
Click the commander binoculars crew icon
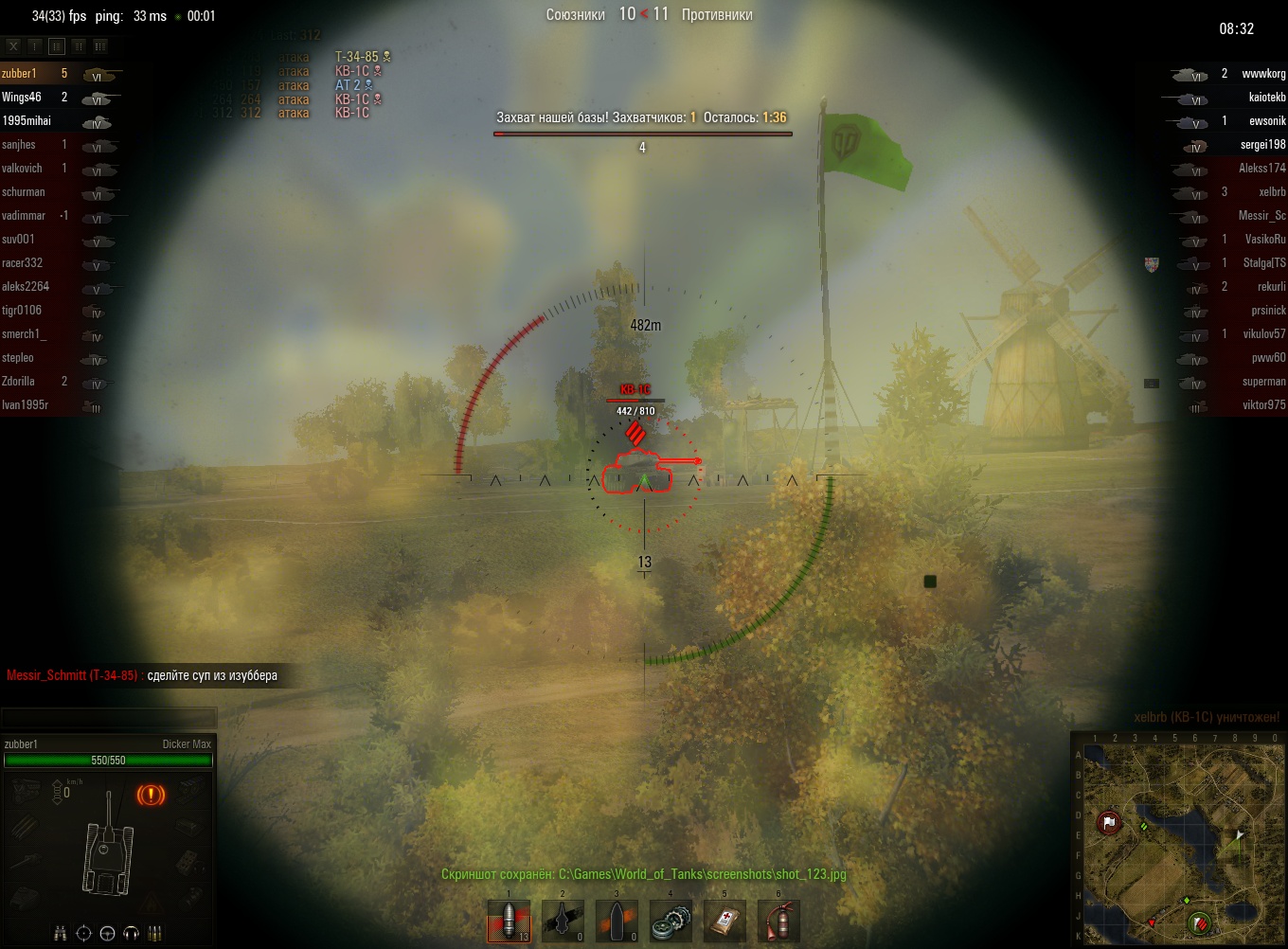point(61,934)
